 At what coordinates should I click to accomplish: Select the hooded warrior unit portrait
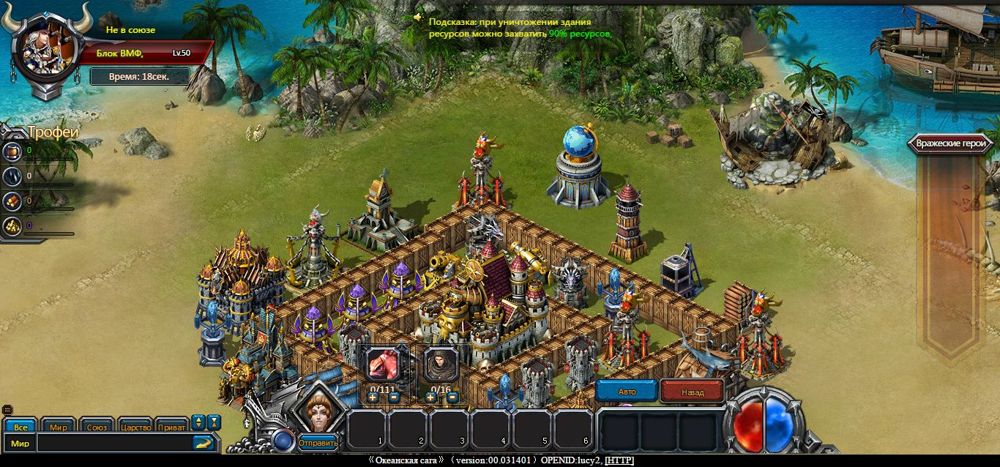pyautogui.click(x=440, y=364)
